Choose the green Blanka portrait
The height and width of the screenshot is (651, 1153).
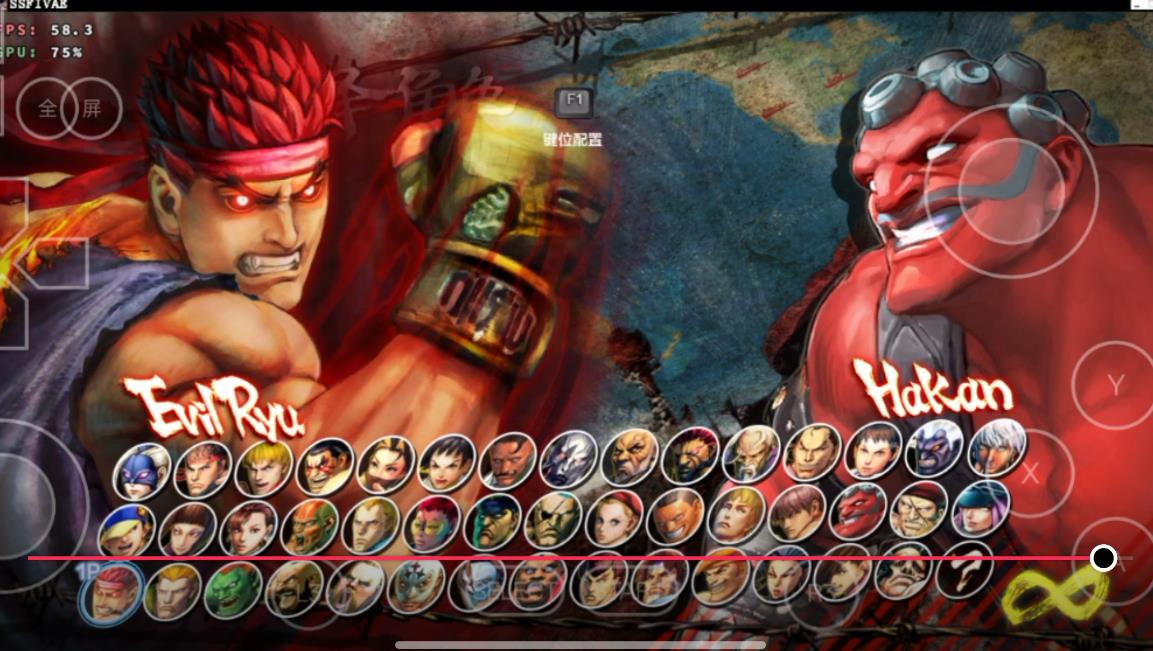233,590
